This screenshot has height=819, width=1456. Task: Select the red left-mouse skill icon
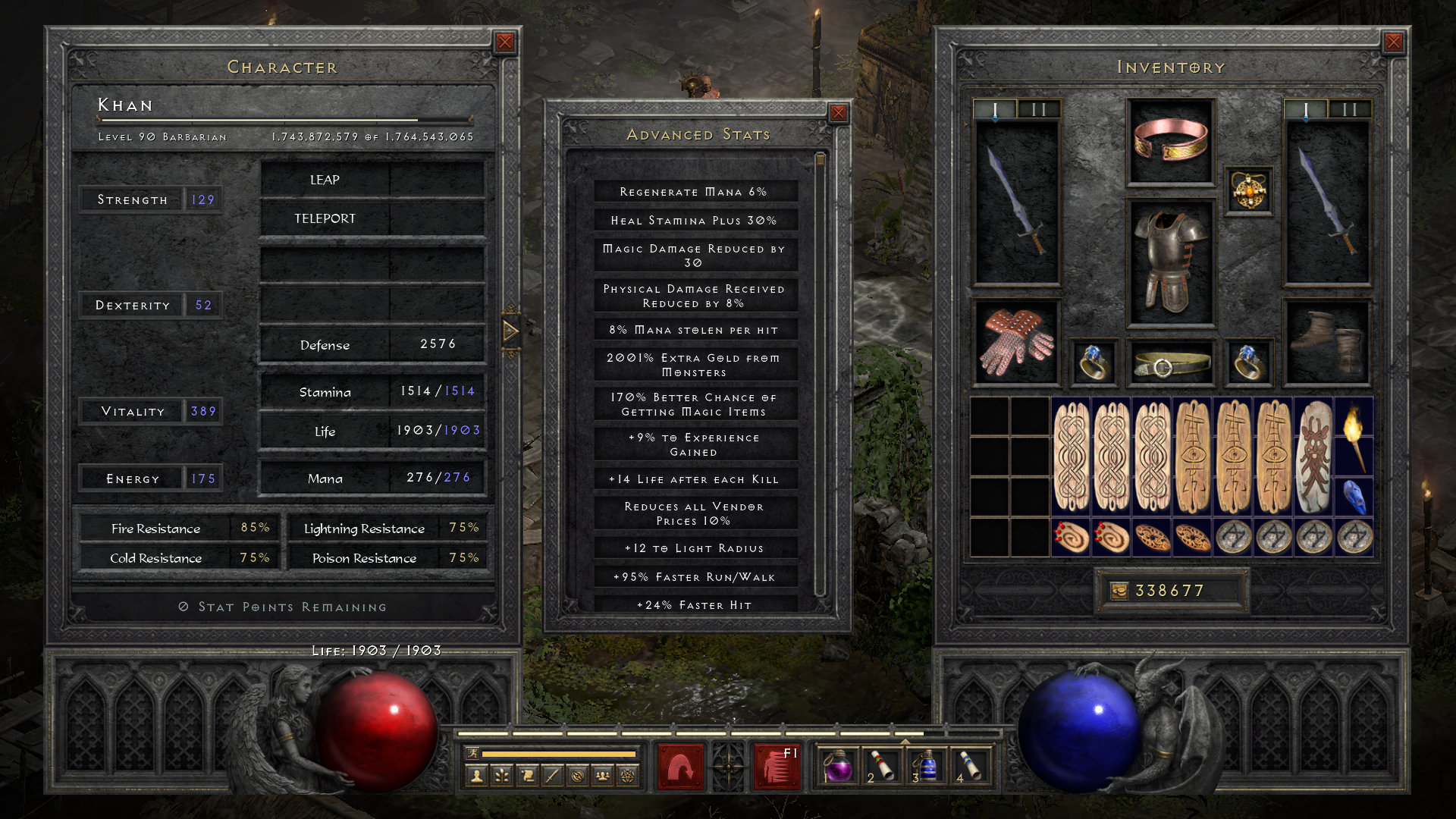tap(681, 767)
